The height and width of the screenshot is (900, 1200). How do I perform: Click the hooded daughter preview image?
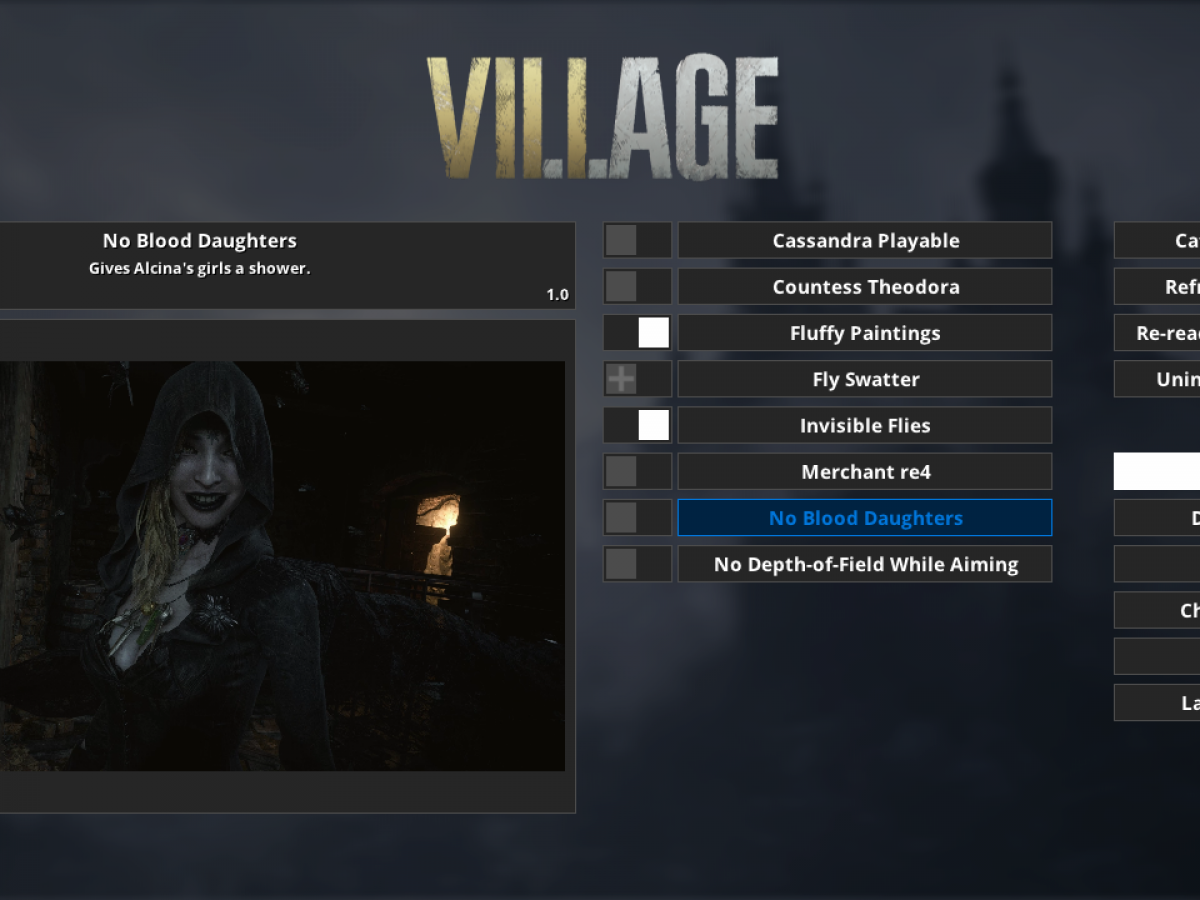282,566
